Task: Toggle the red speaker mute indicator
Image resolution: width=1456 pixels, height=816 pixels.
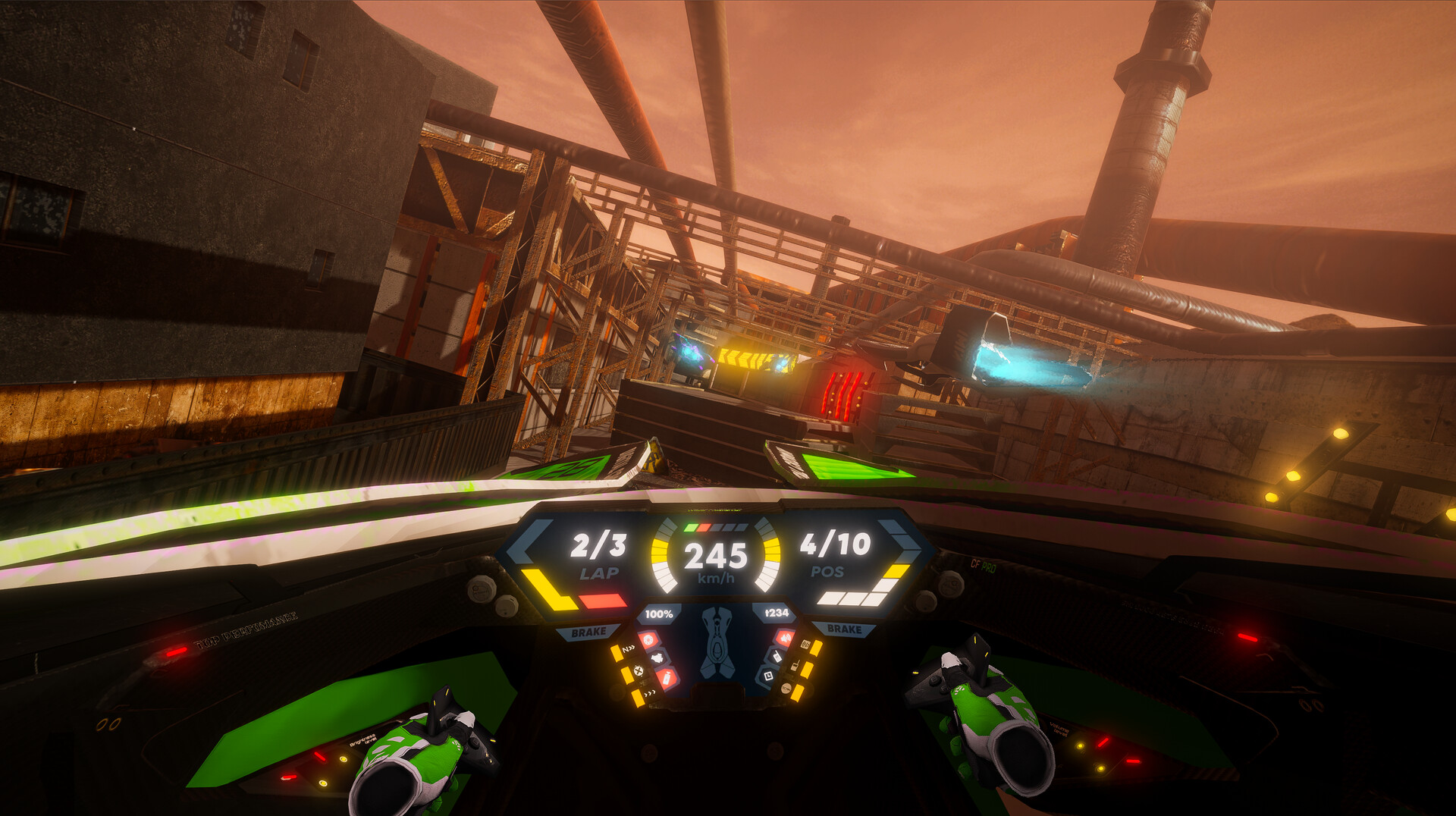Action: [x=786, y=637]
